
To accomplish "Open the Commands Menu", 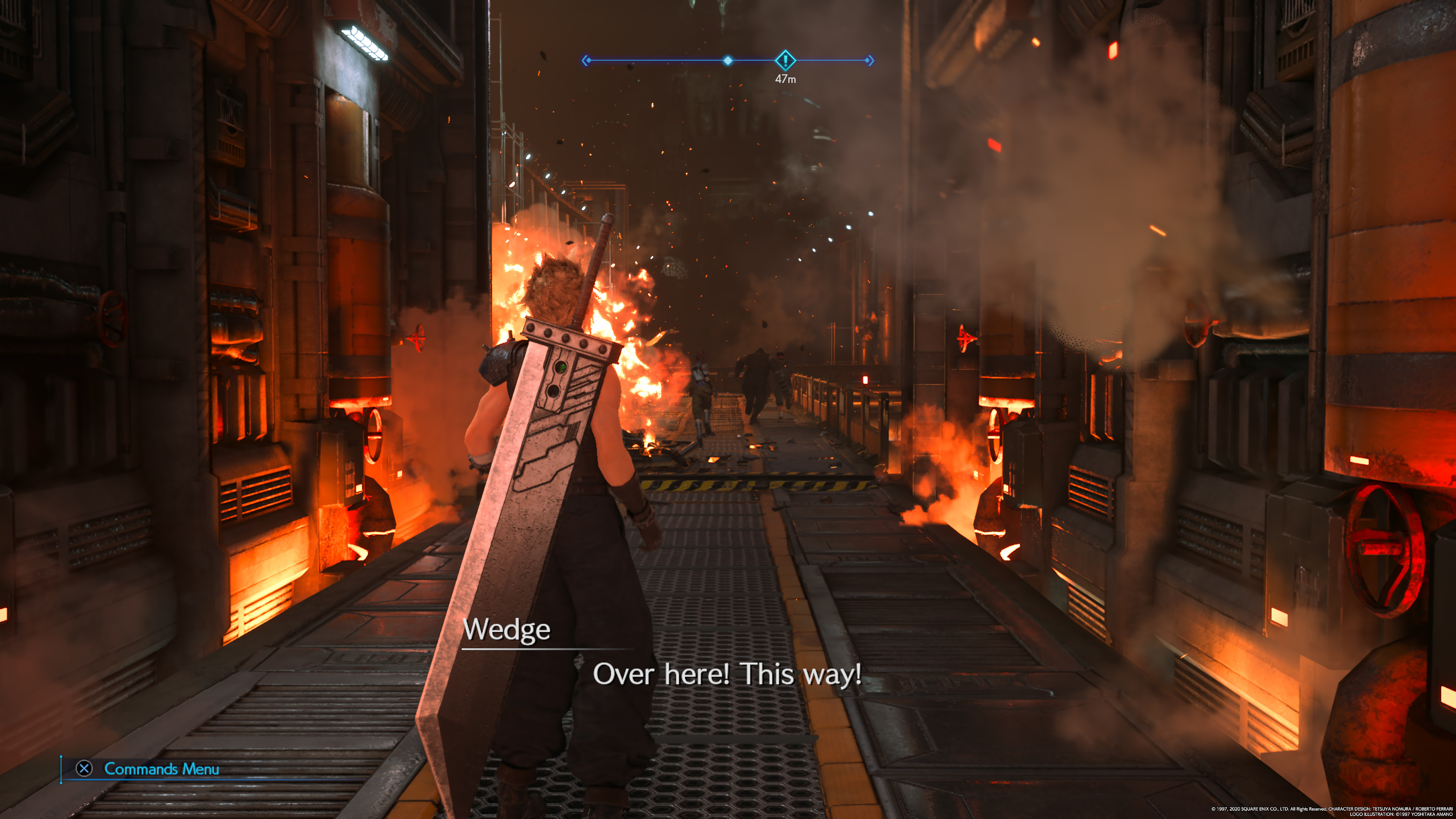I will pos(148,769).
